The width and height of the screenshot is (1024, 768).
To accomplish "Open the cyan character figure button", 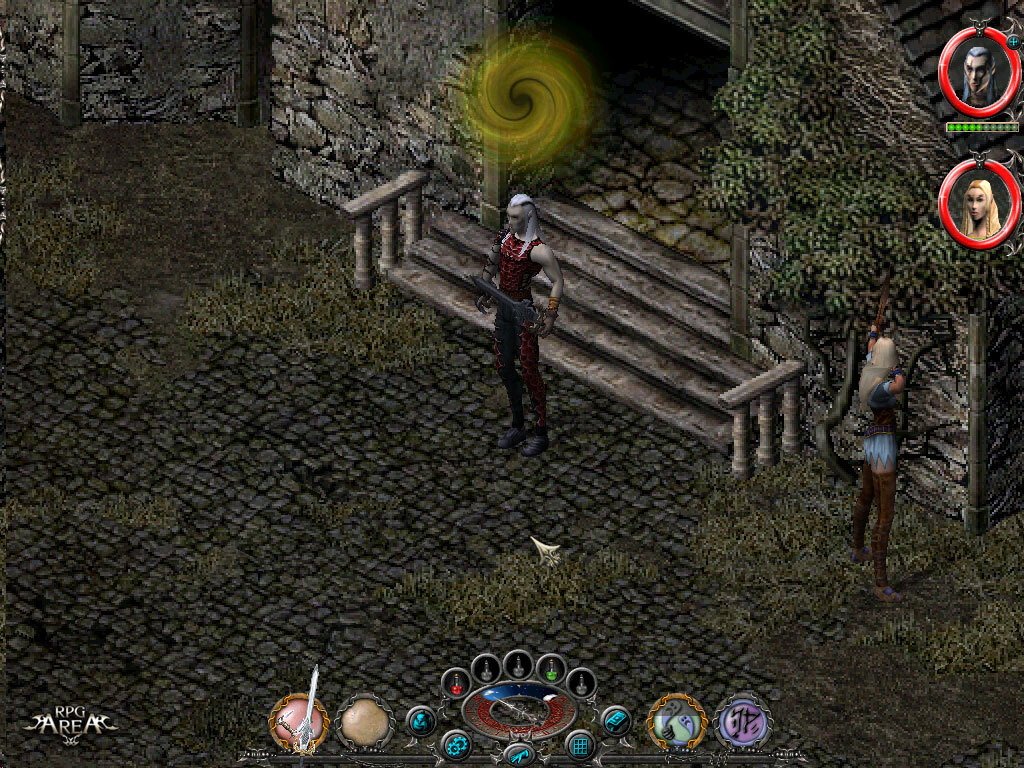I will pos(421,720).
